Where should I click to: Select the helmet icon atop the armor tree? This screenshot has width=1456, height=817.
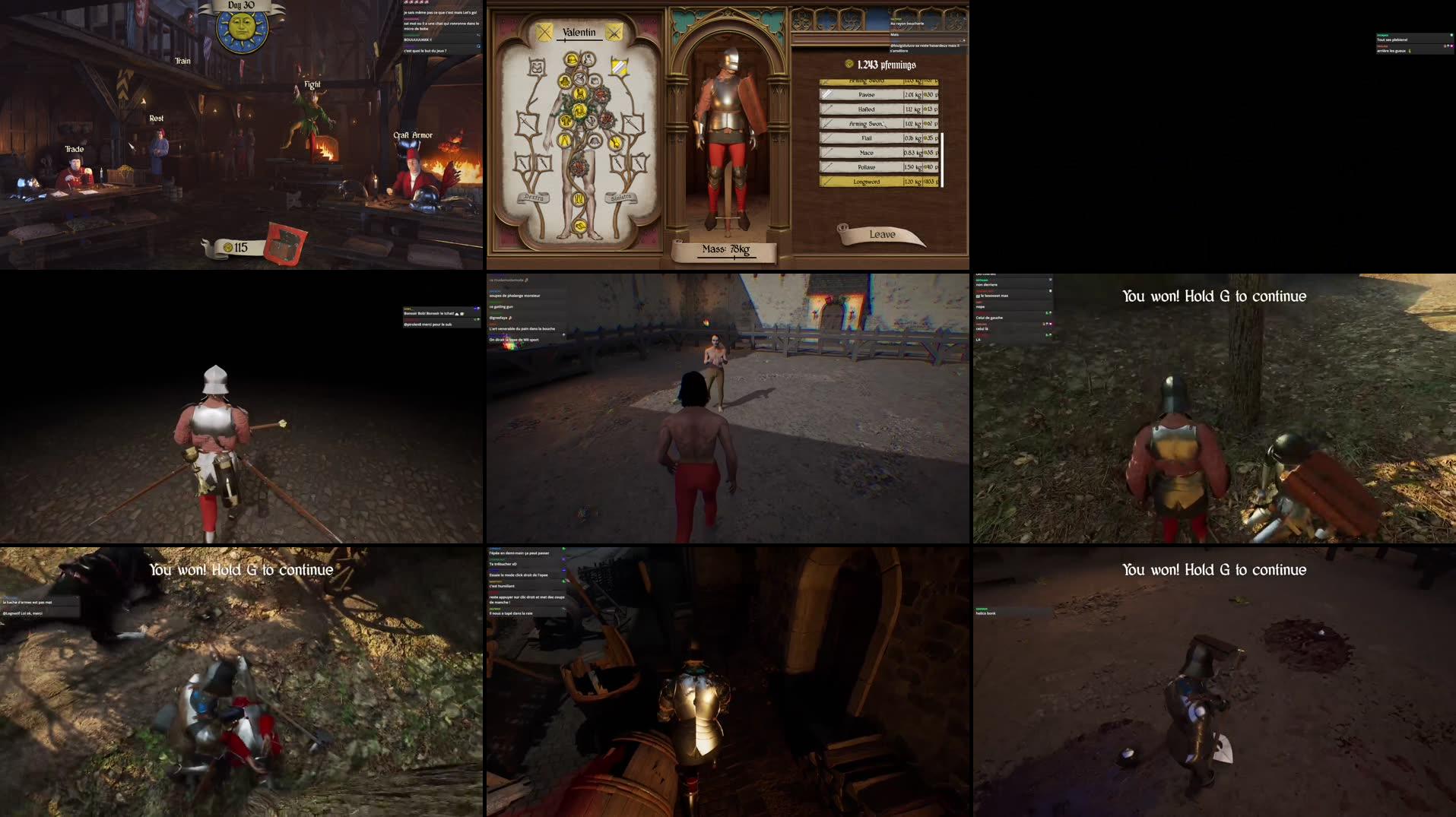pyautogui.click(x=570, y=60)
